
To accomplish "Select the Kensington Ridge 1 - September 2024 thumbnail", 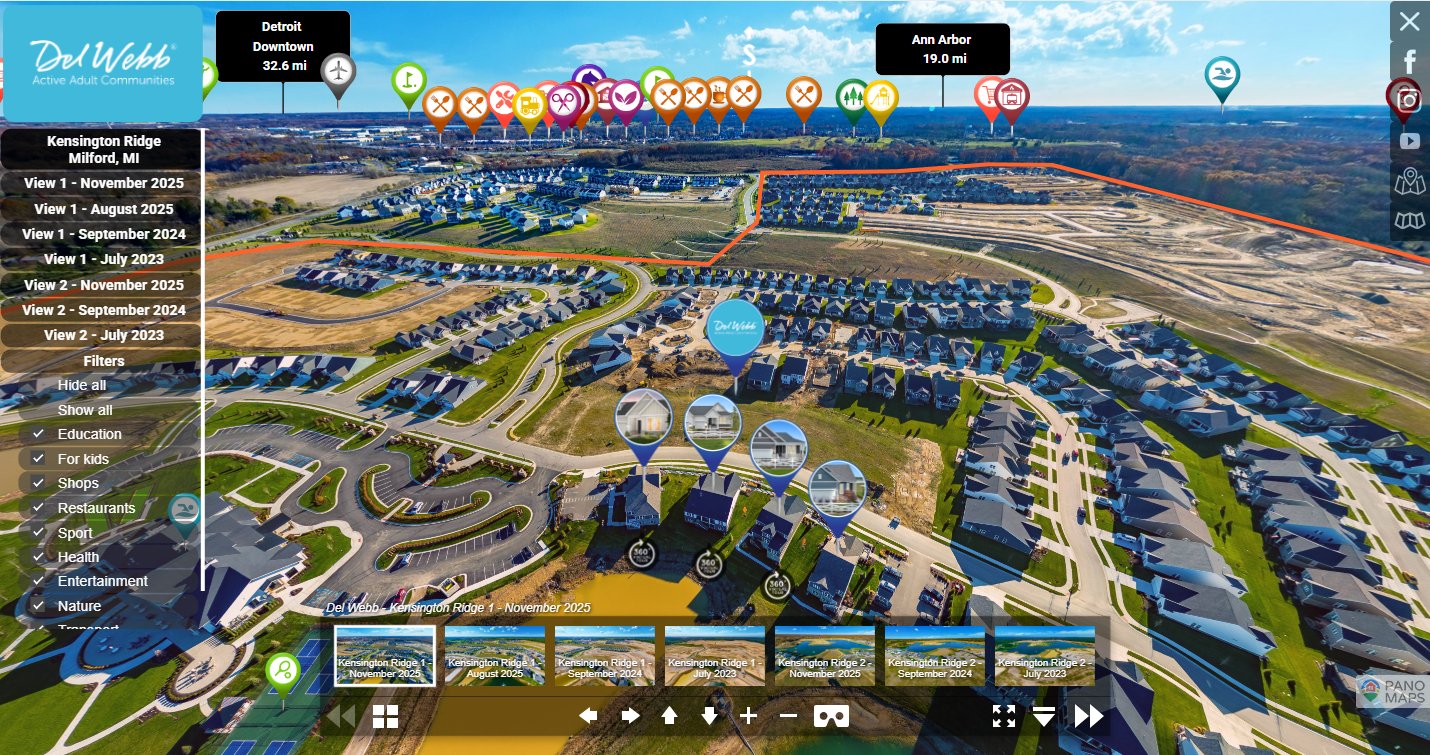I will pyautogui.click(x=605, y=656).
